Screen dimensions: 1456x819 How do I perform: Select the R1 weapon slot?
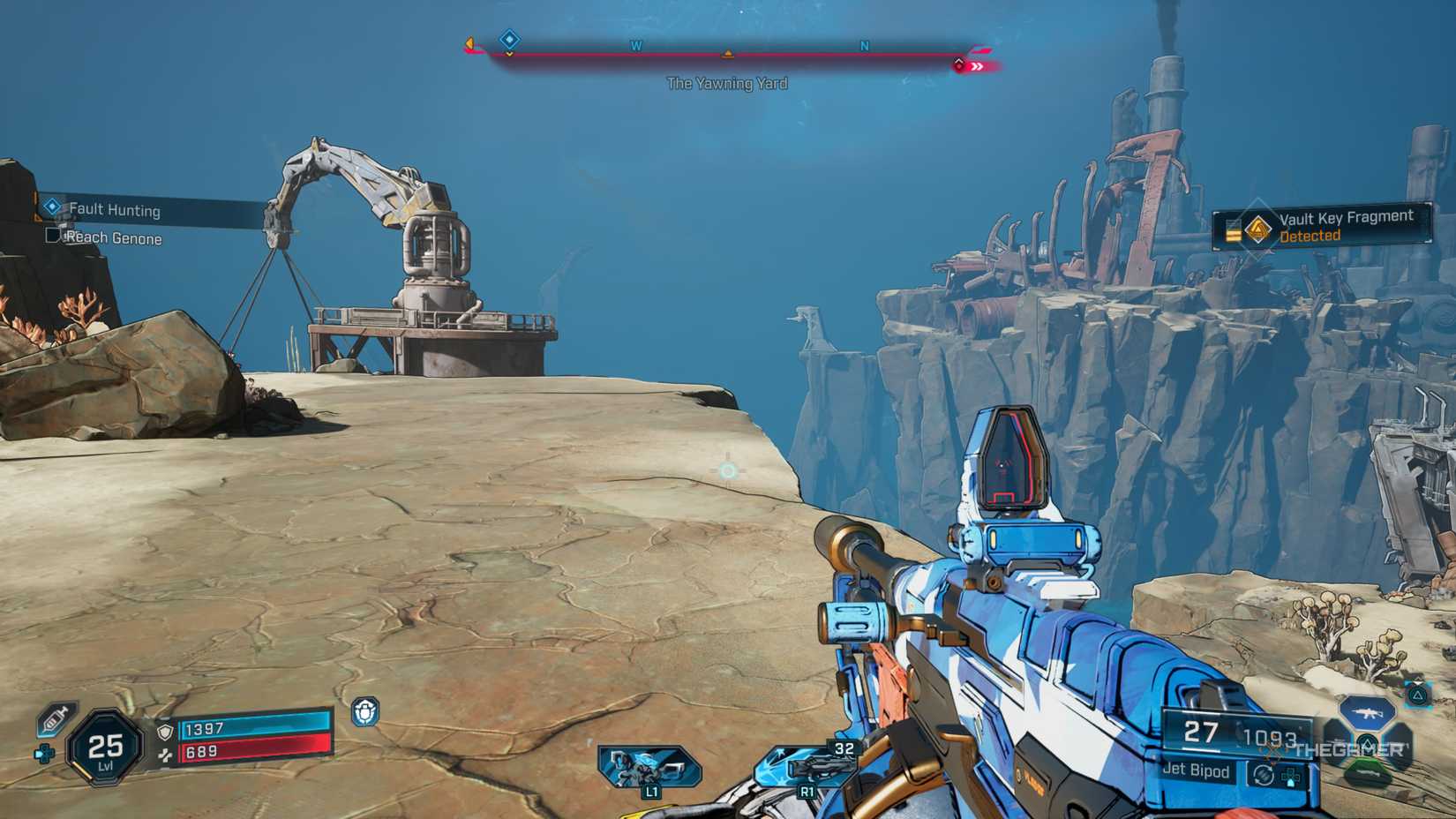pyautogui.click(x=807, y=766)
